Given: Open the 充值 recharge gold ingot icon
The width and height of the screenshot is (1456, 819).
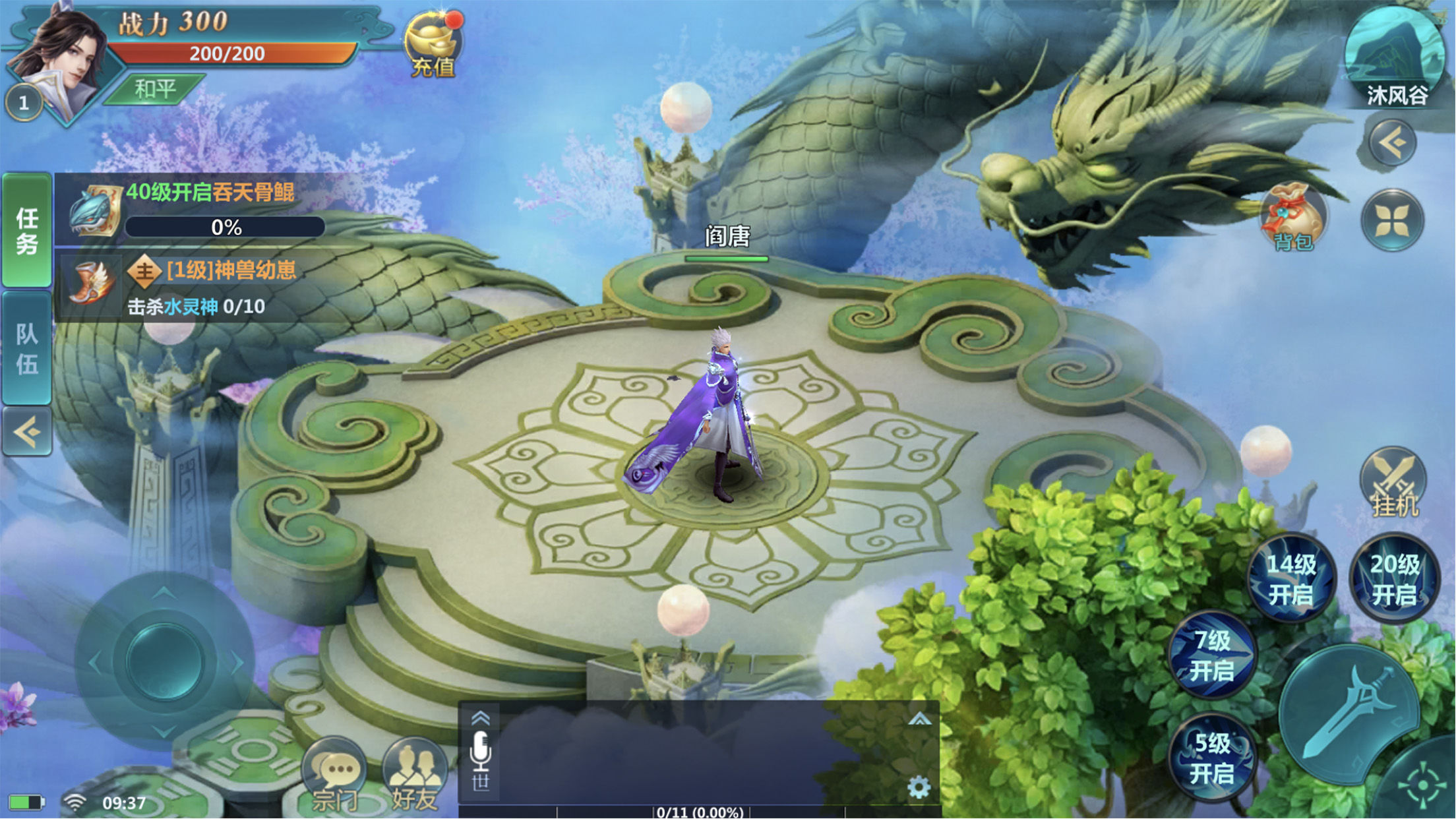Looking at the screenshot, I should [x=433, y=45].
